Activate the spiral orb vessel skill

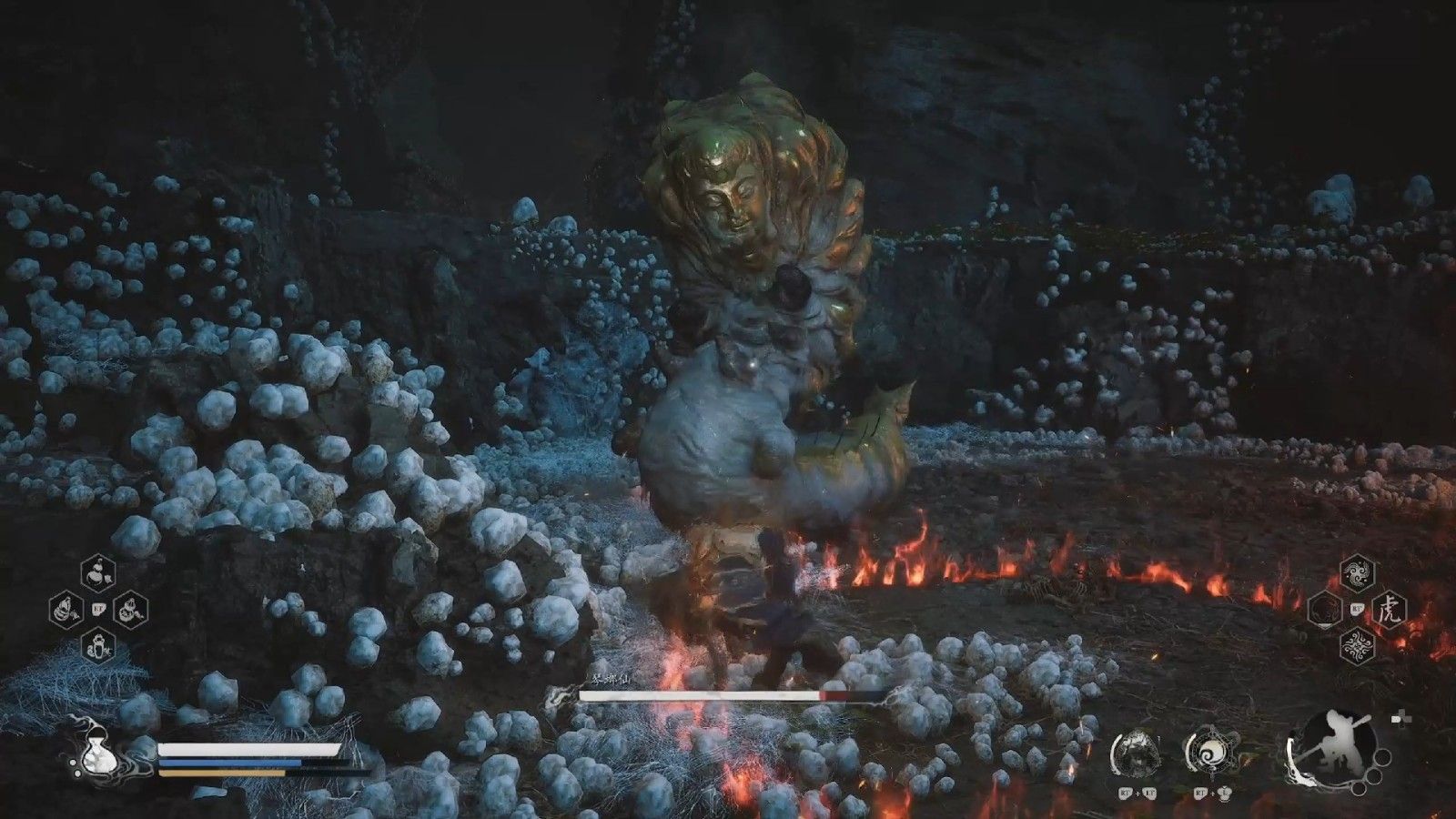1210,752
